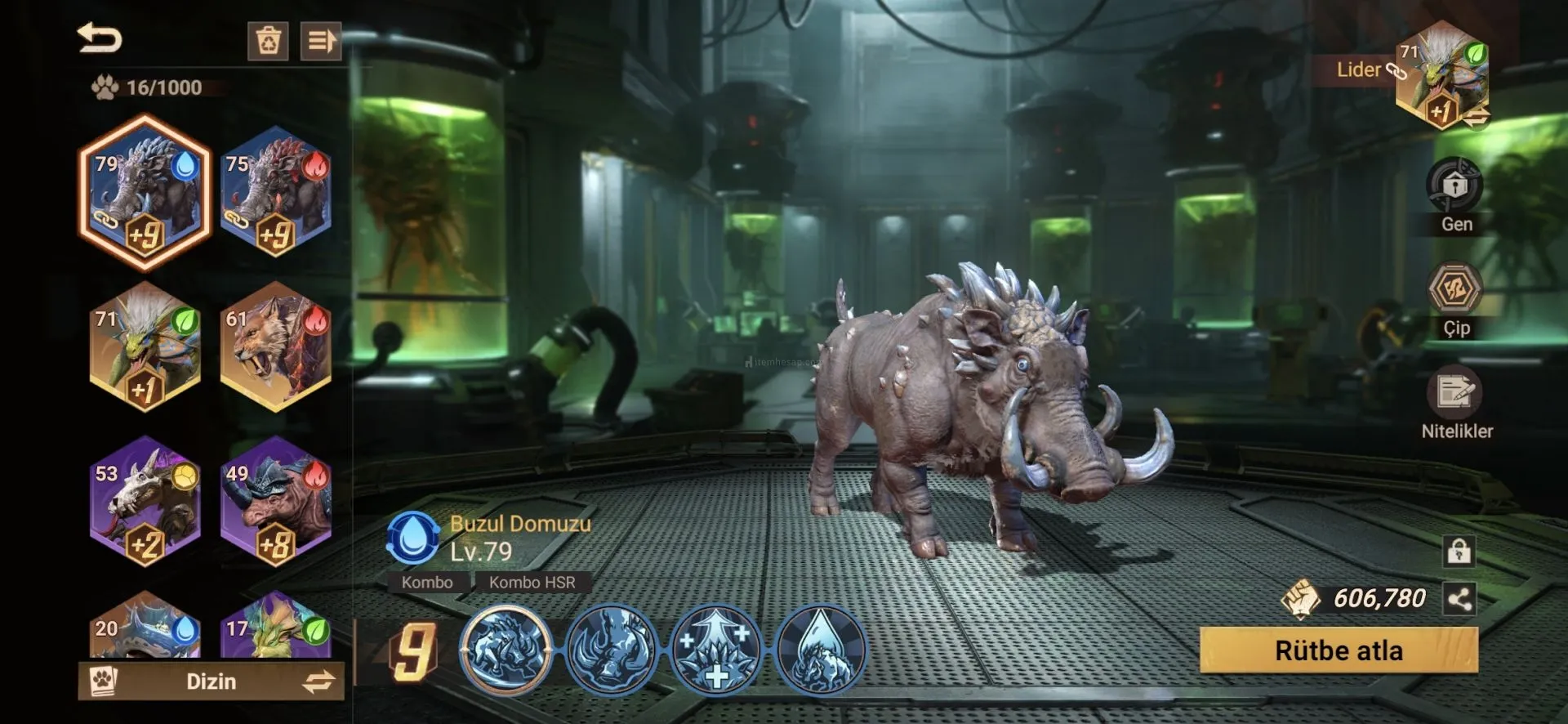Tap the Rütbe atla button

click(1339, 650)
